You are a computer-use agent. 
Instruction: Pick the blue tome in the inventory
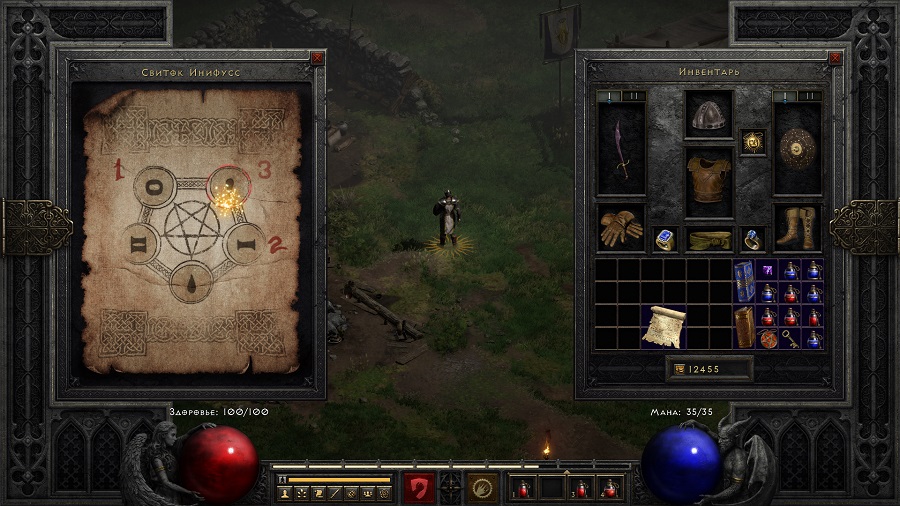(x=744, y=281)
